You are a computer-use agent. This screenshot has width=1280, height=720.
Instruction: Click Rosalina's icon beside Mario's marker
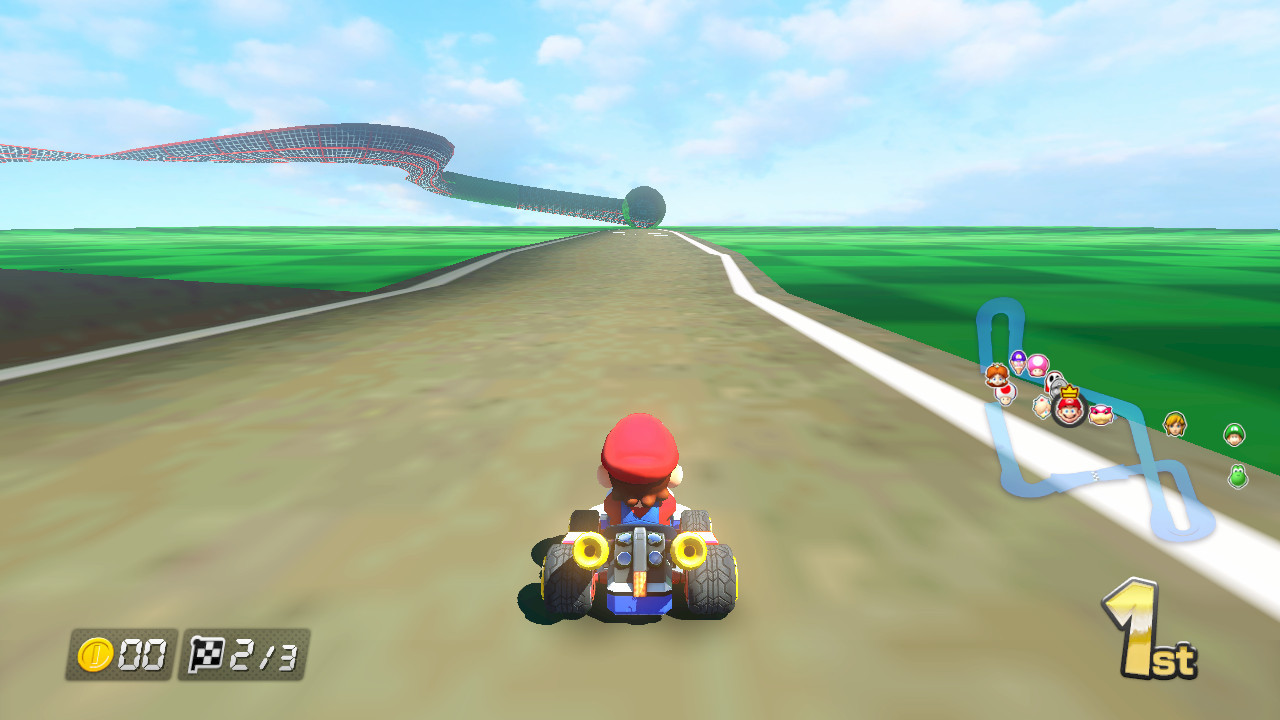point(1042,405)
